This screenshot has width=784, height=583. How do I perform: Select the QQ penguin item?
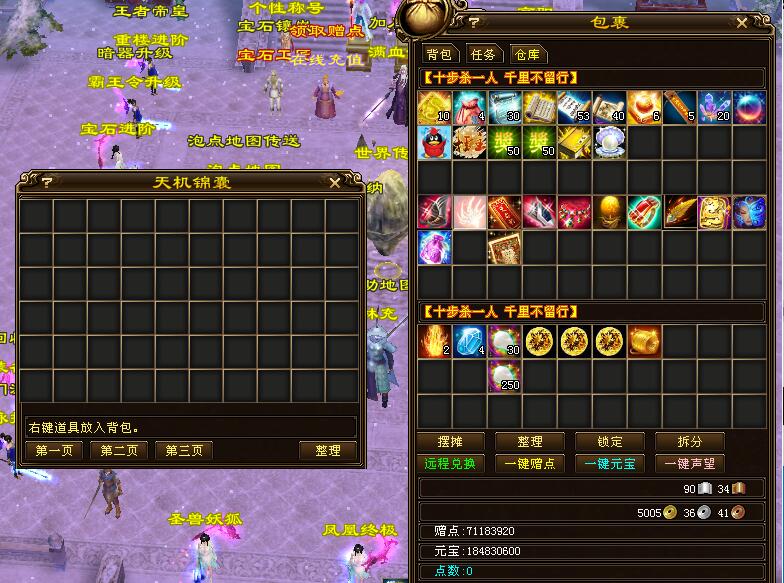pos(434,141)
